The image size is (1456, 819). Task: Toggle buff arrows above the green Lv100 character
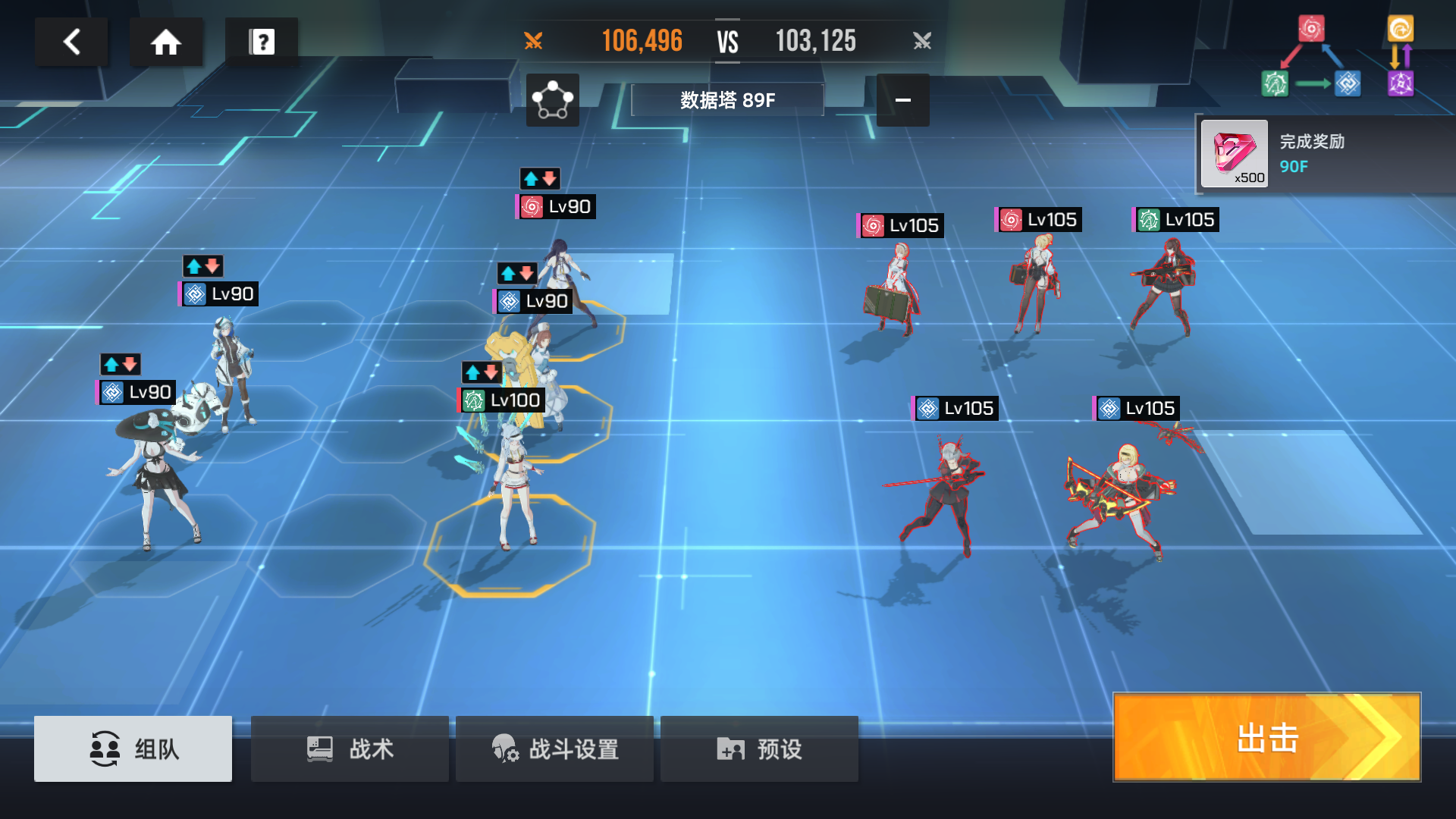(x=481, y=372)
